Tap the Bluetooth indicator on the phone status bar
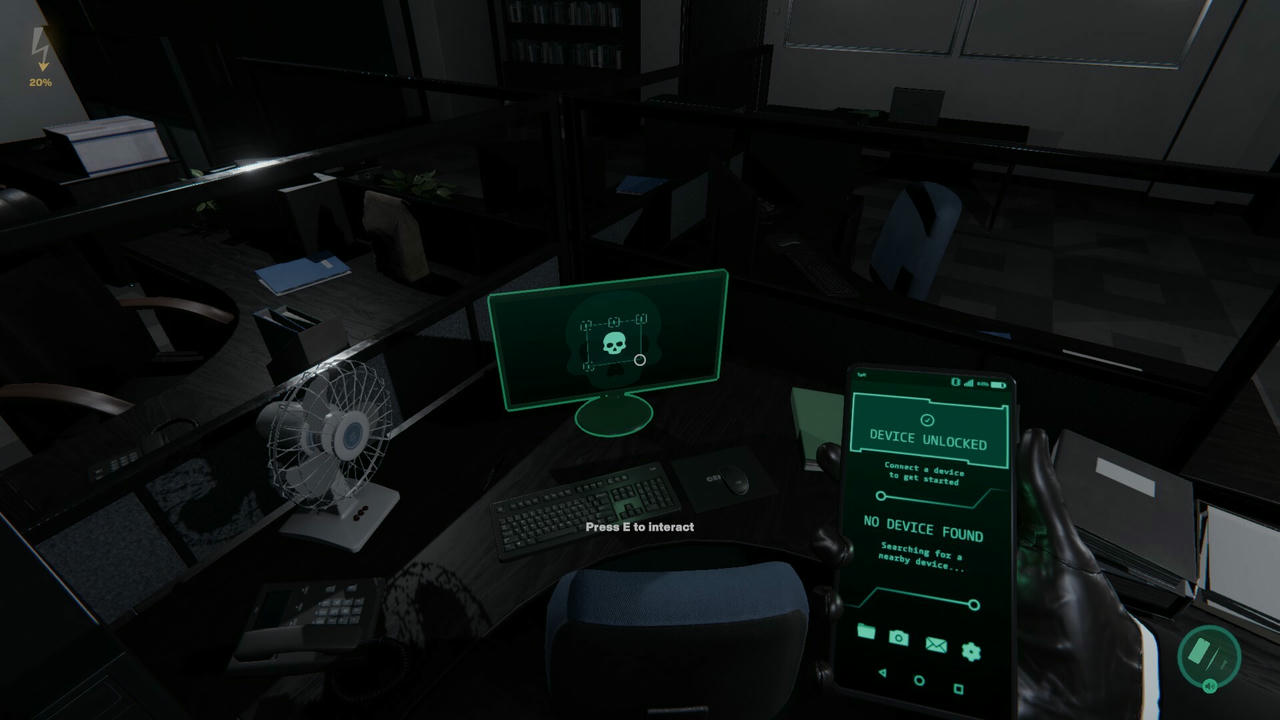The height and width of the screenshot is (720, 1280). tap(956, 382)
